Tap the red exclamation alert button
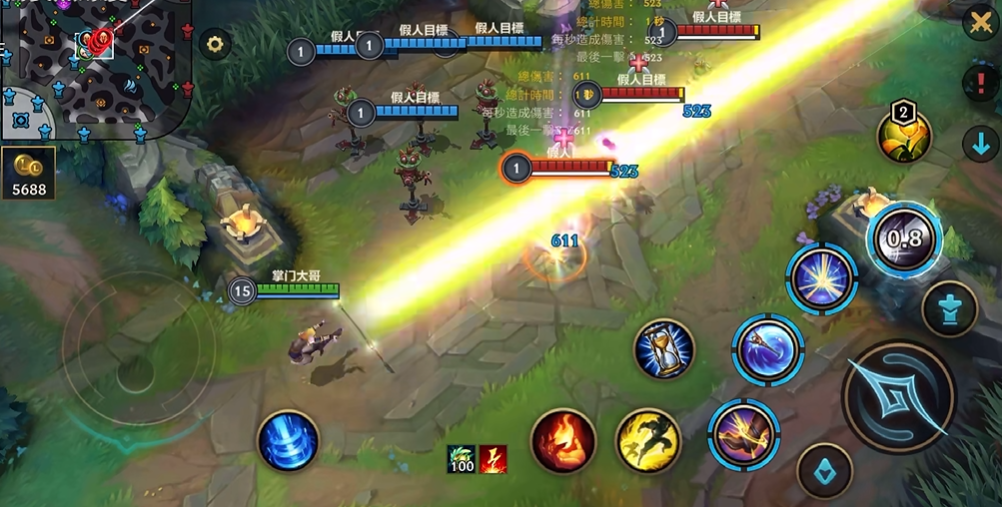Image resolution: width=1002 pixels, height=507 pixels. (980, 81)
